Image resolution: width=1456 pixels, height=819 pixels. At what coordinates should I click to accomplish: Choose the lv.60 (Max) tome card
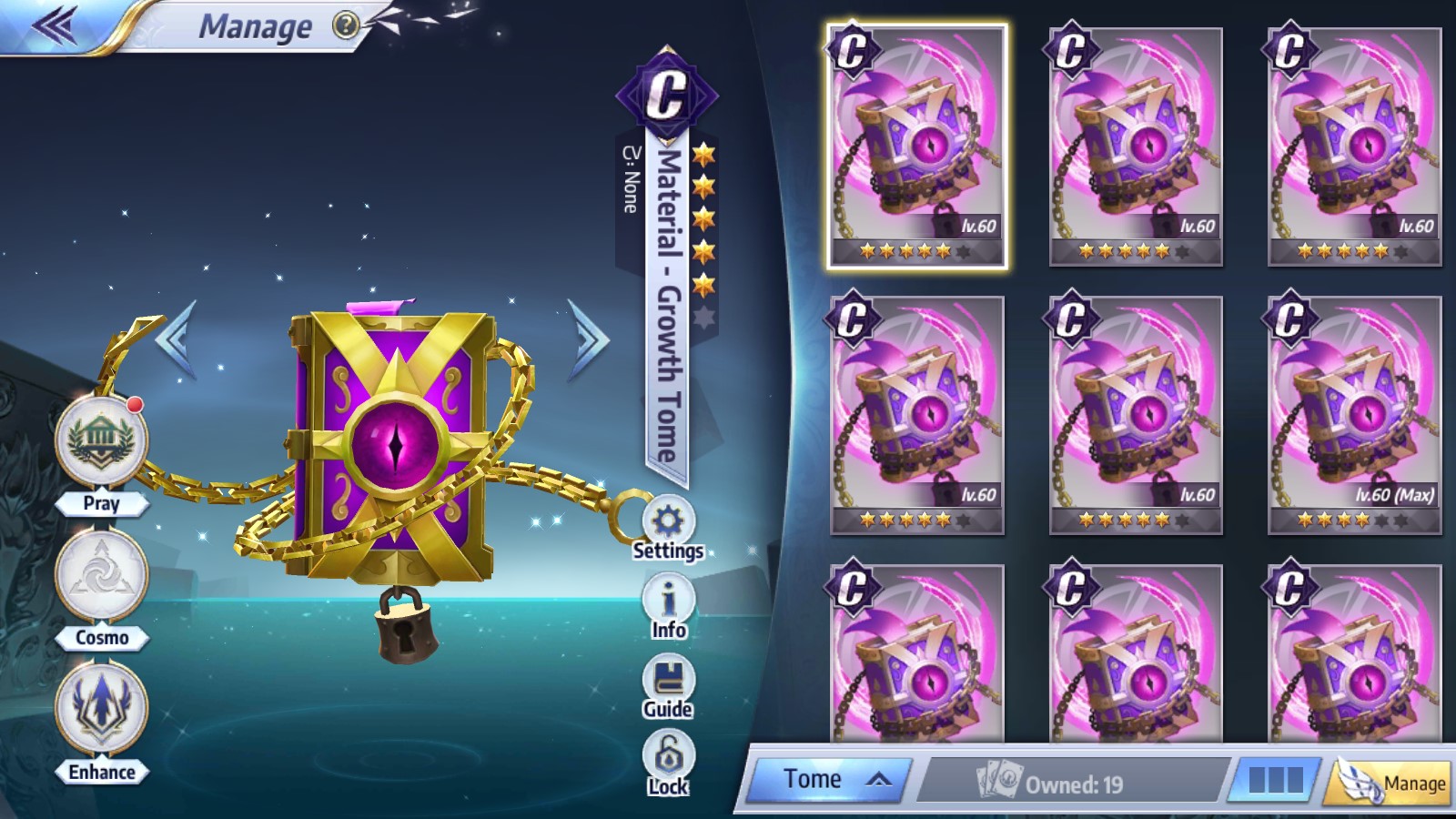[1354, 416]
